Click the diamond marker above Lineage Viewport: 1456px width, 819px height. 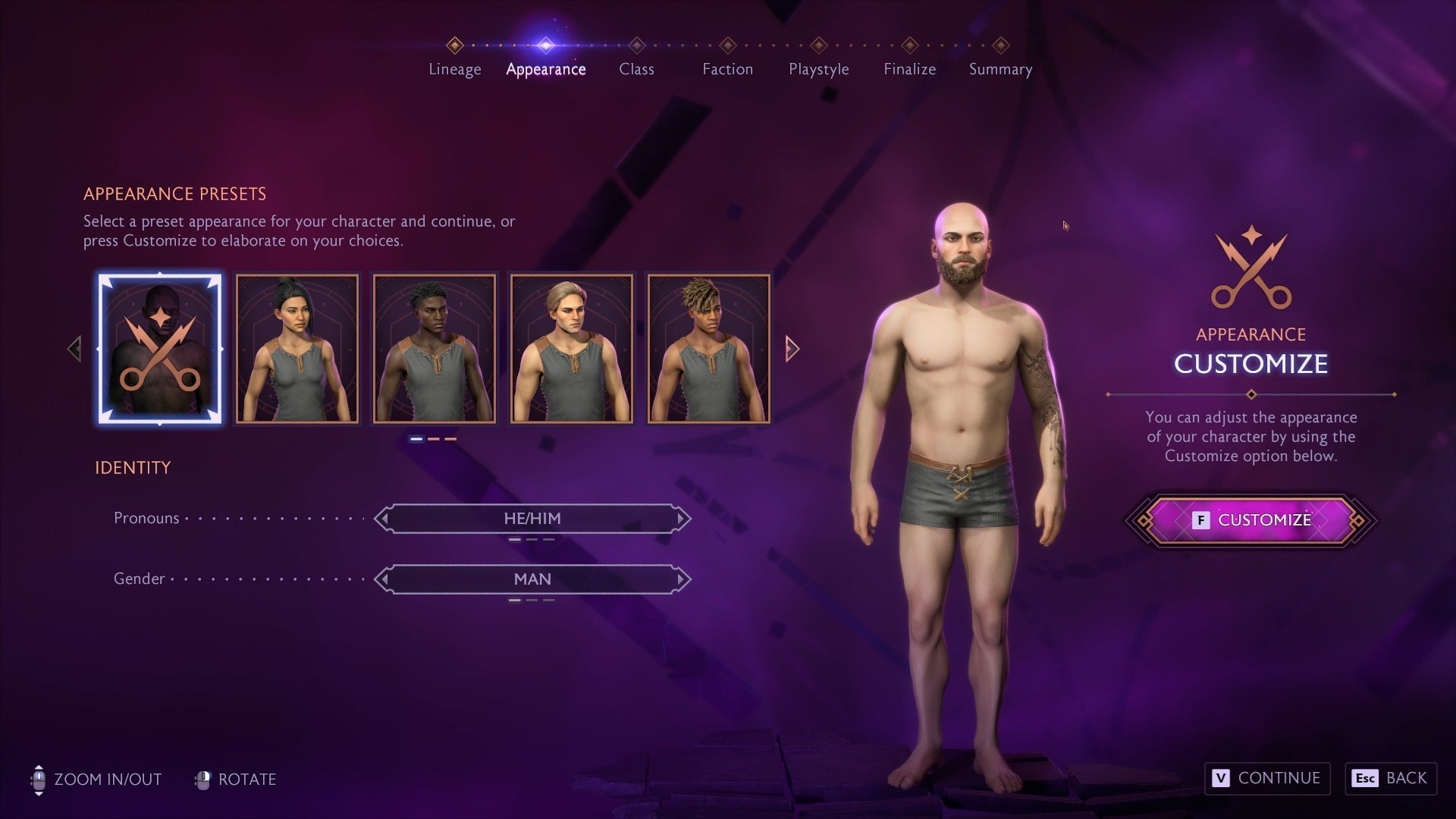(455, 45)
